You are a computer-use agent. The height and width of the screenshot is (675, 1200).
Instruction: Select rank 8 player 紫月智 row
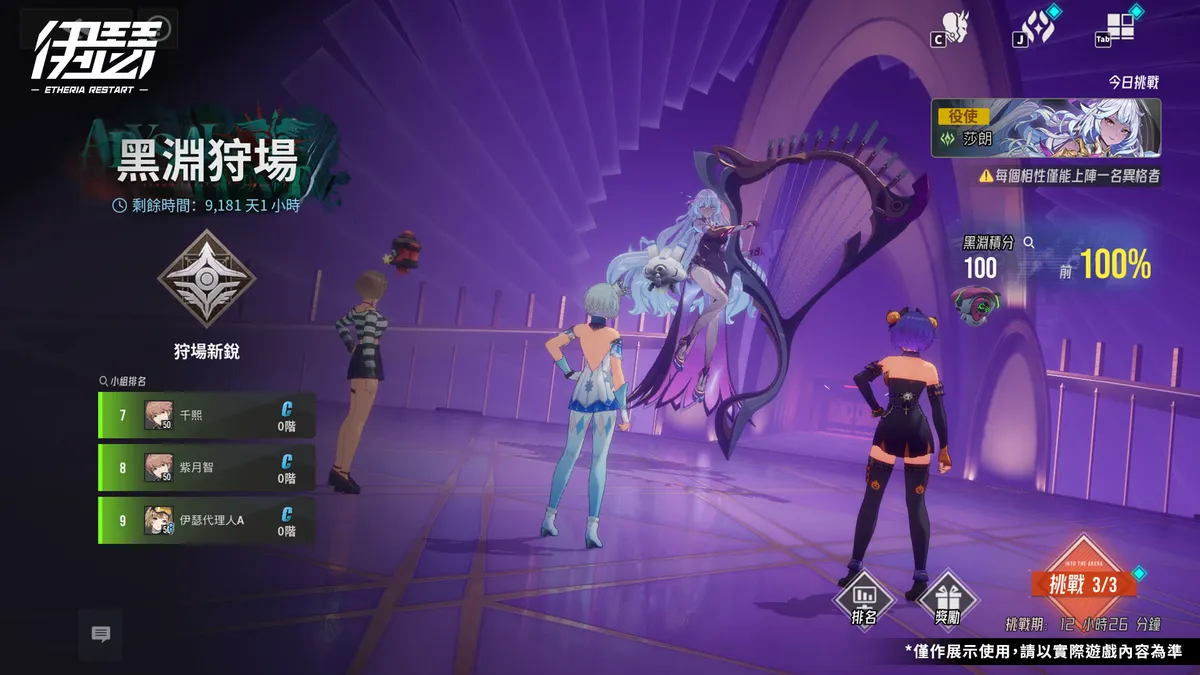pyautogui.click(x=207, y=467)
